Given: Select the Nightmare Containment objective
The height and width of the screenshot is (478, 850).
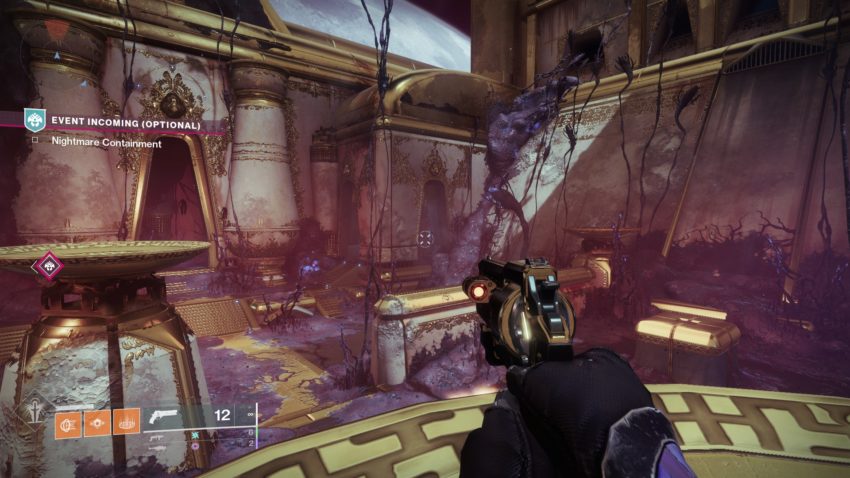Looking at the screenshot, I should point(94,143).
